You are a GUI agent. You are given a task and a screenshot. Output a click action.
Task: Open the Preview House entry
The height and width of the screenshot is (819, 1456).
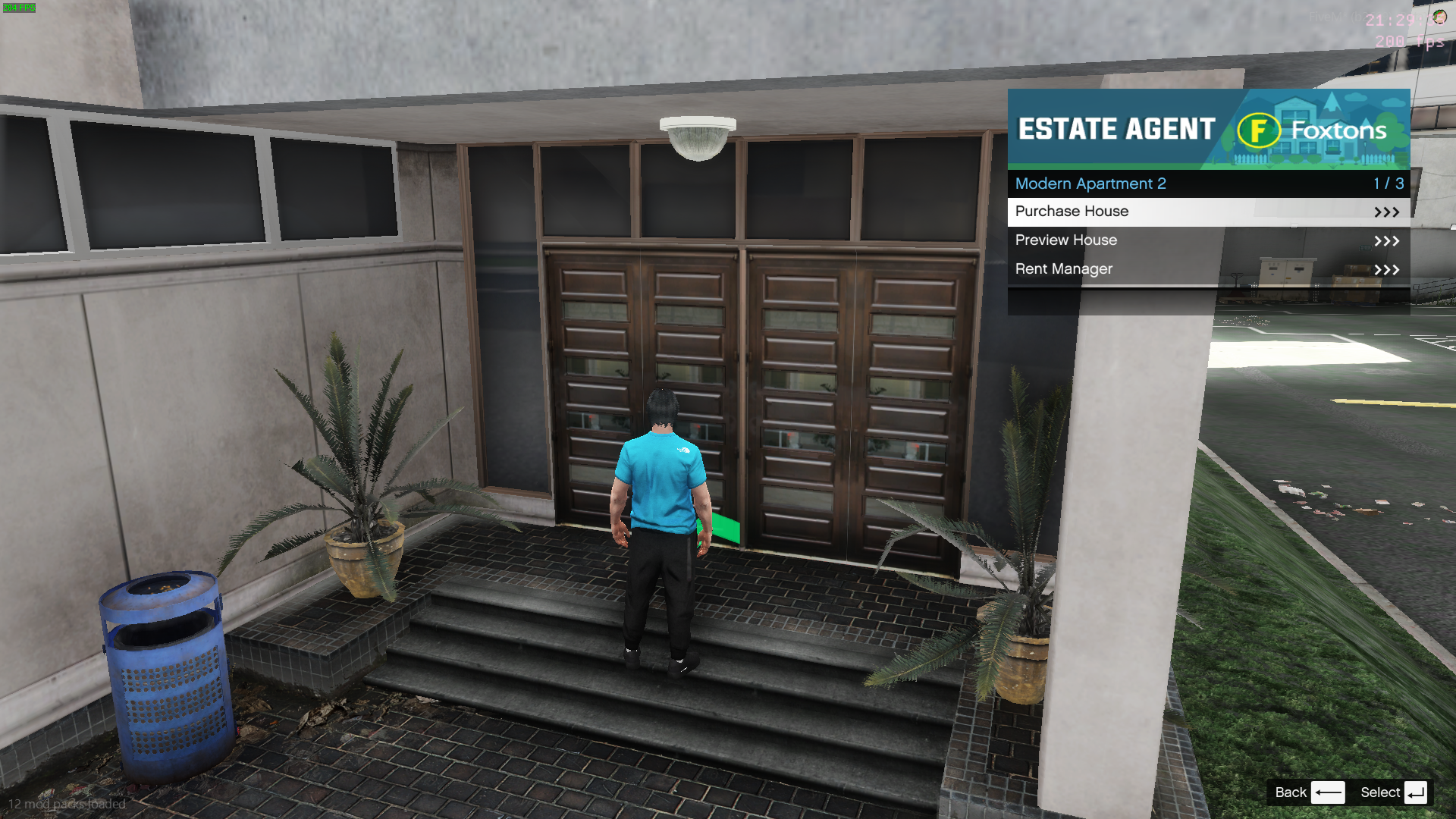[x=1207, y=240]
